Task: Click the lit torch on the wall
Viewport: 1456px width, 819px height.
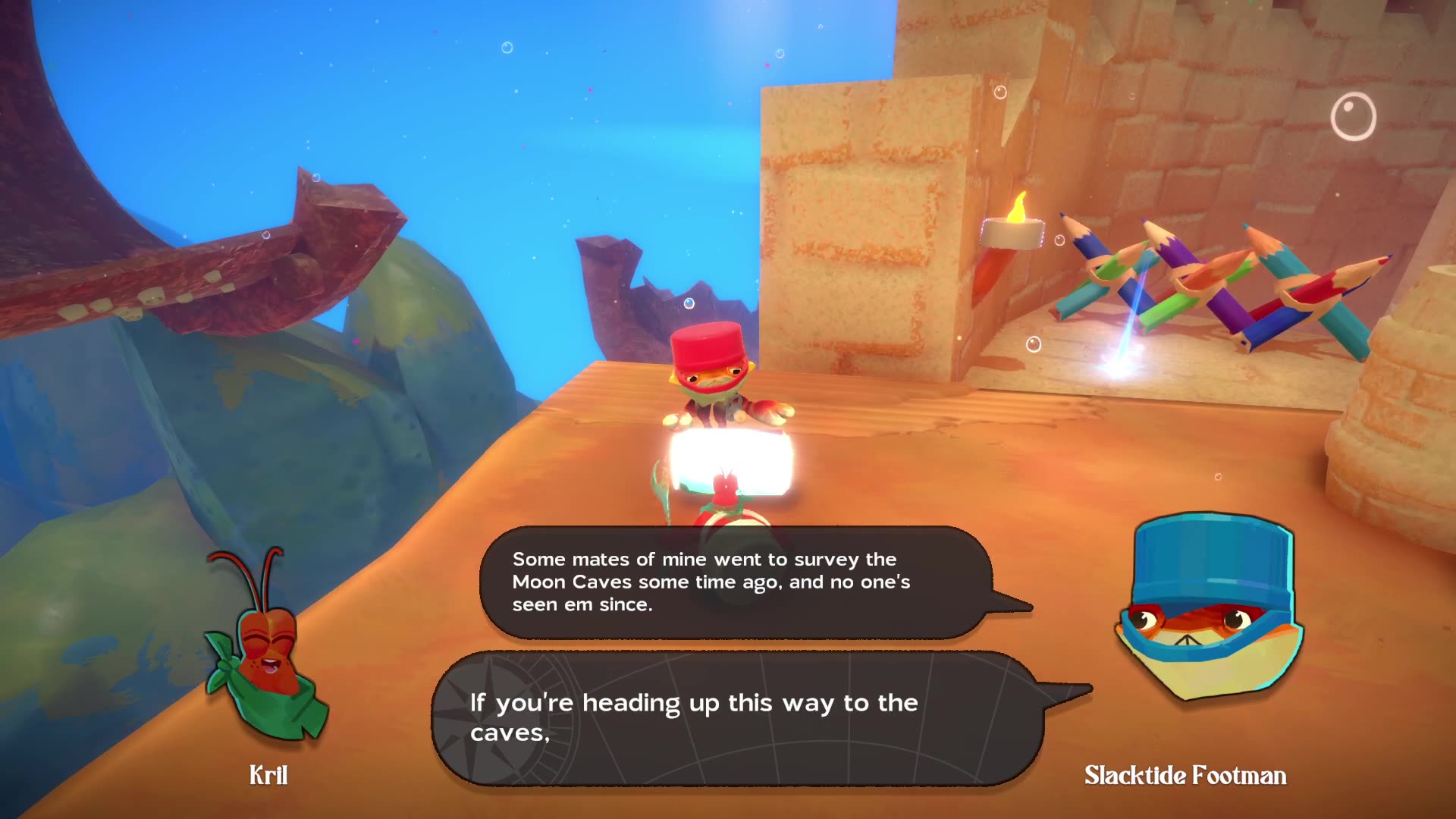Action: pyautogui.click(x=1012, y=227)
